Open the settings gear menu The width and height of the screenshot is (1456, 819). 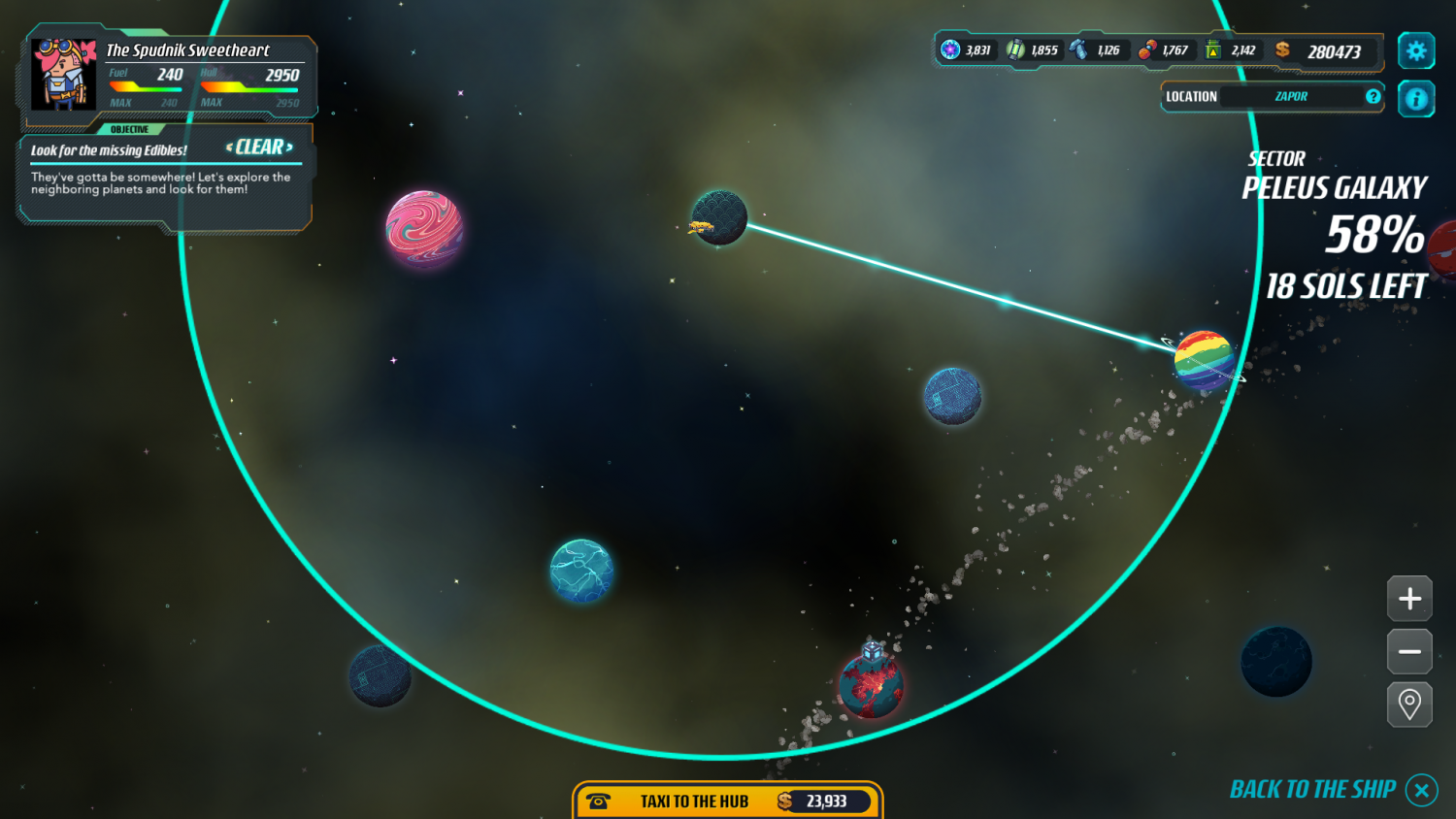1415,49
